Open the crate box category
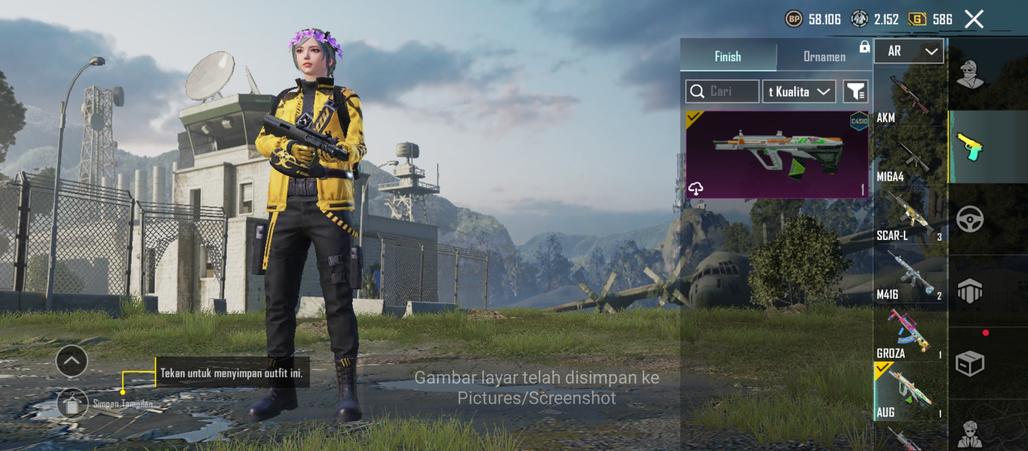Screen dimensions: 1028x451 (x=969, y=363)
